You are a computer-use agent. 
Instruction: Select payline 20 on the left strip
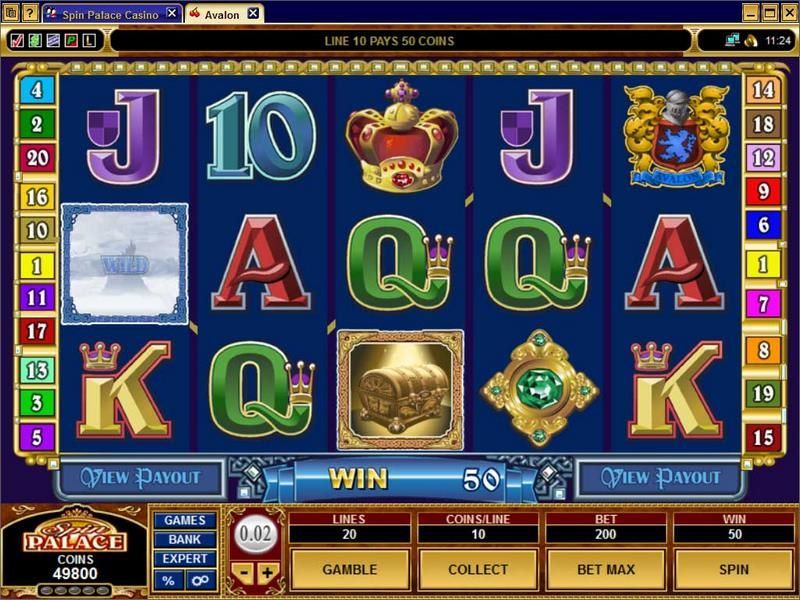37,157
